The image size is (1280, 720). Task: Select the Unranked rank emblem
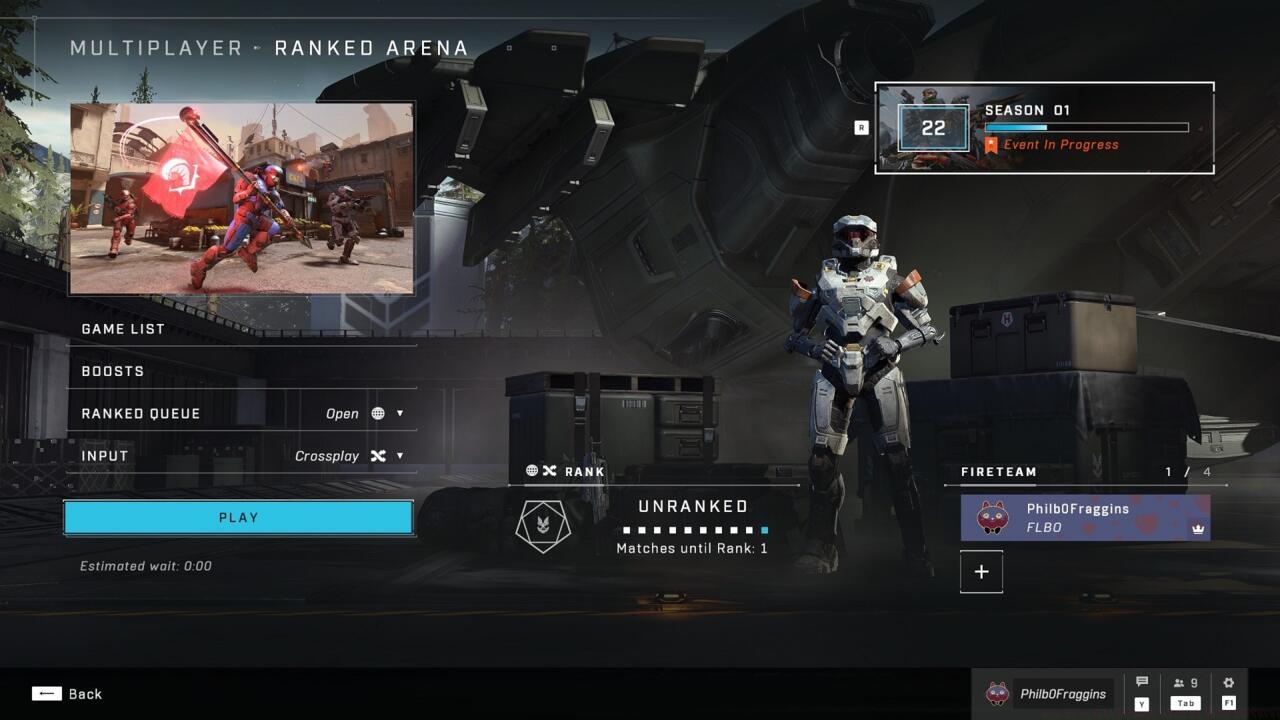pyautogui.click(x=541, y=524)
